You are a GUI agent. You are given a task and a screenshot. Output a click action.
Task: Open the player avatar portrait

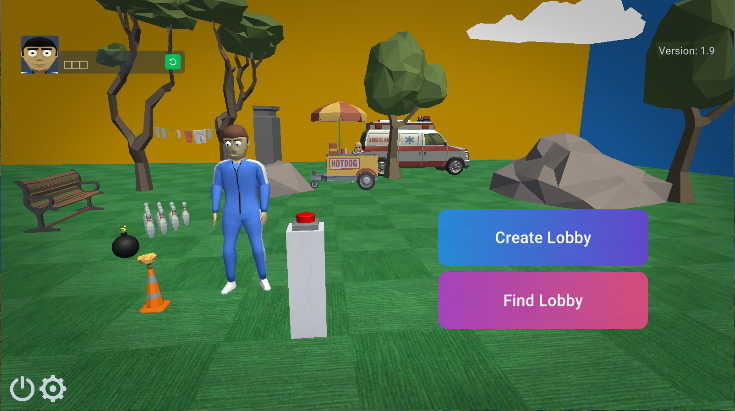(40, 55)
